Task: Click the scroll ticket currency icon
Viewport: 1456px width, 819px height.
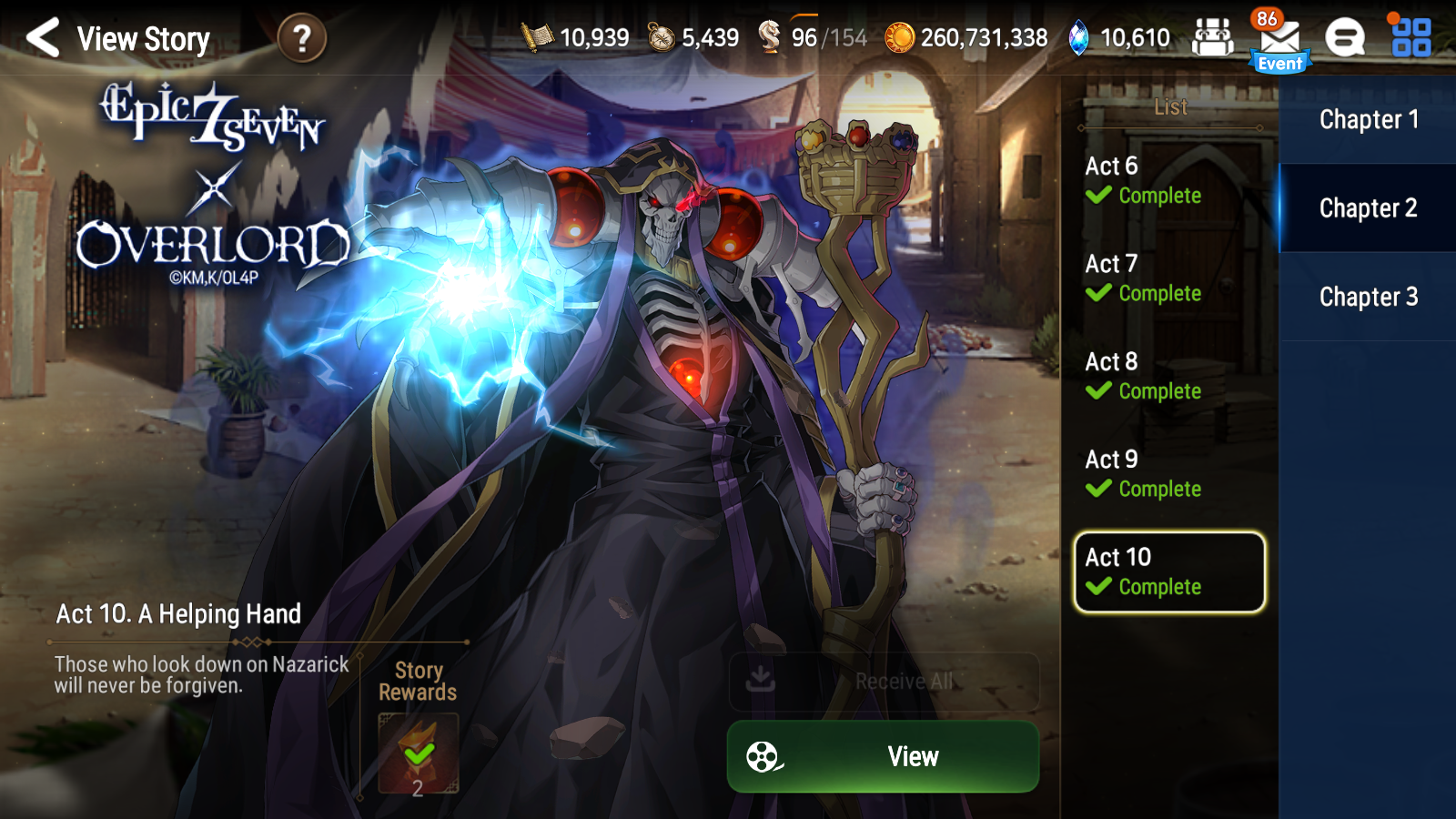Action: pos(536,36)
